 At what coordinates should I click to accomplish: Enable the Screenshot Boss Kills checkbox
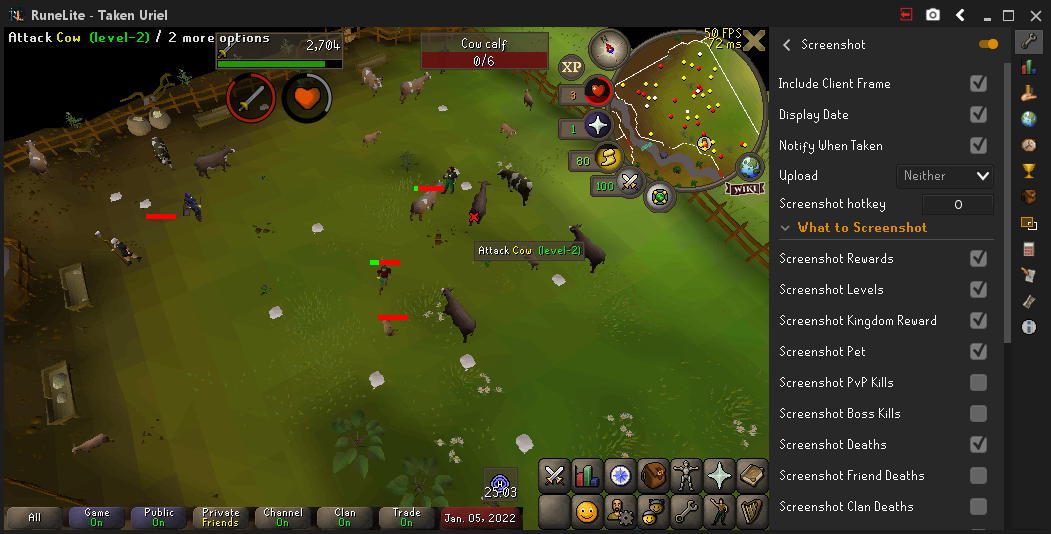tap(978, 414)
